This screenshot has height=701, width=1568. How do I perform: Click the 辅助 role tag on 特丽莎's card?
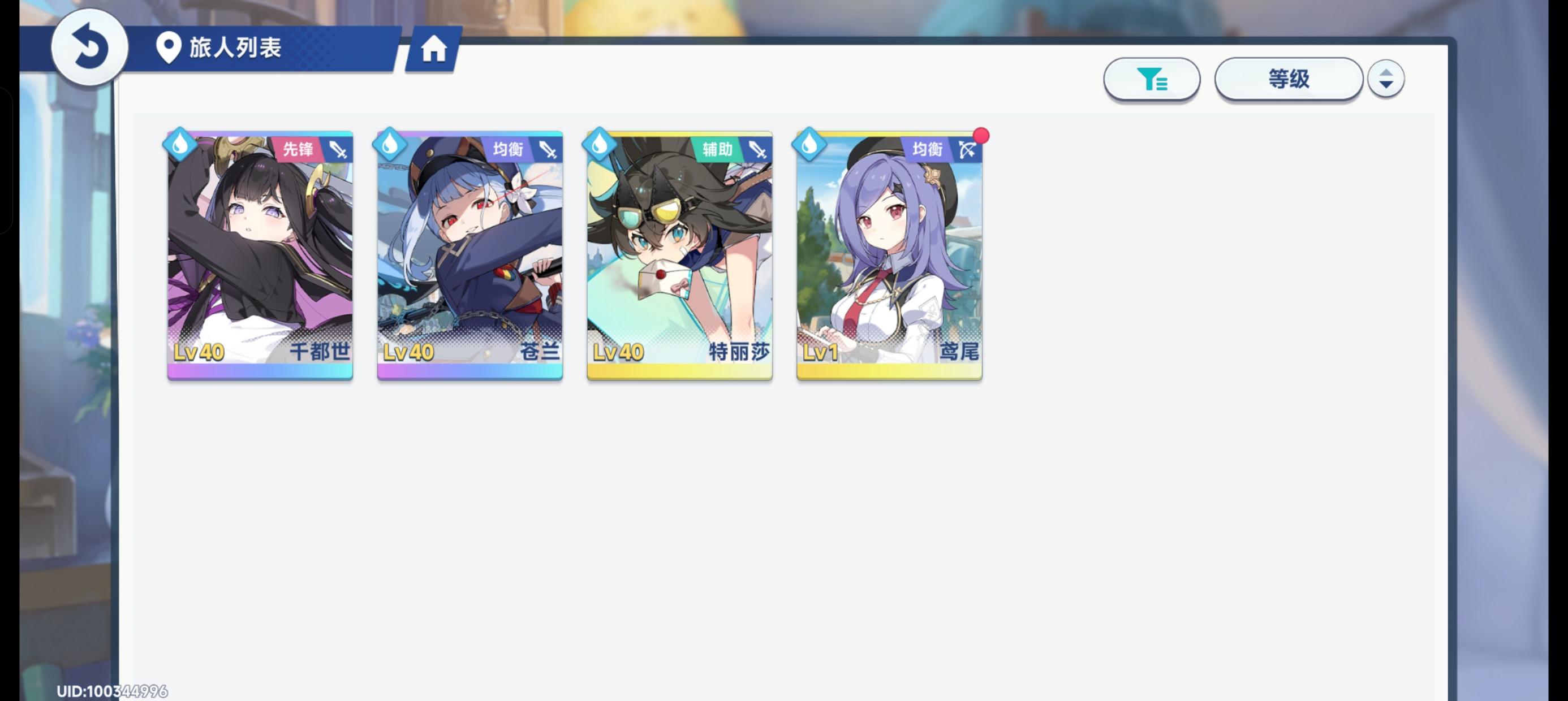tap(718, 148)
